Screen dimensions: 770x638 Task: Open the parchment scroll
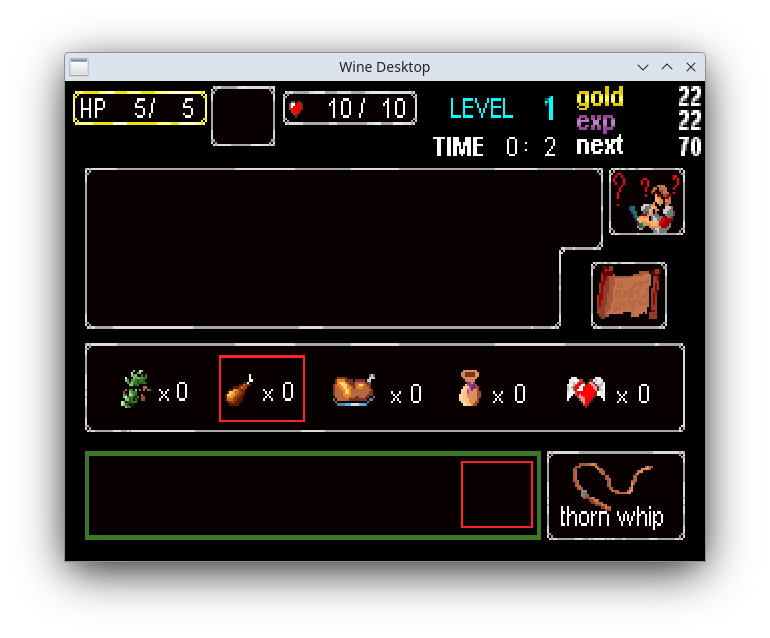[628, 295]
